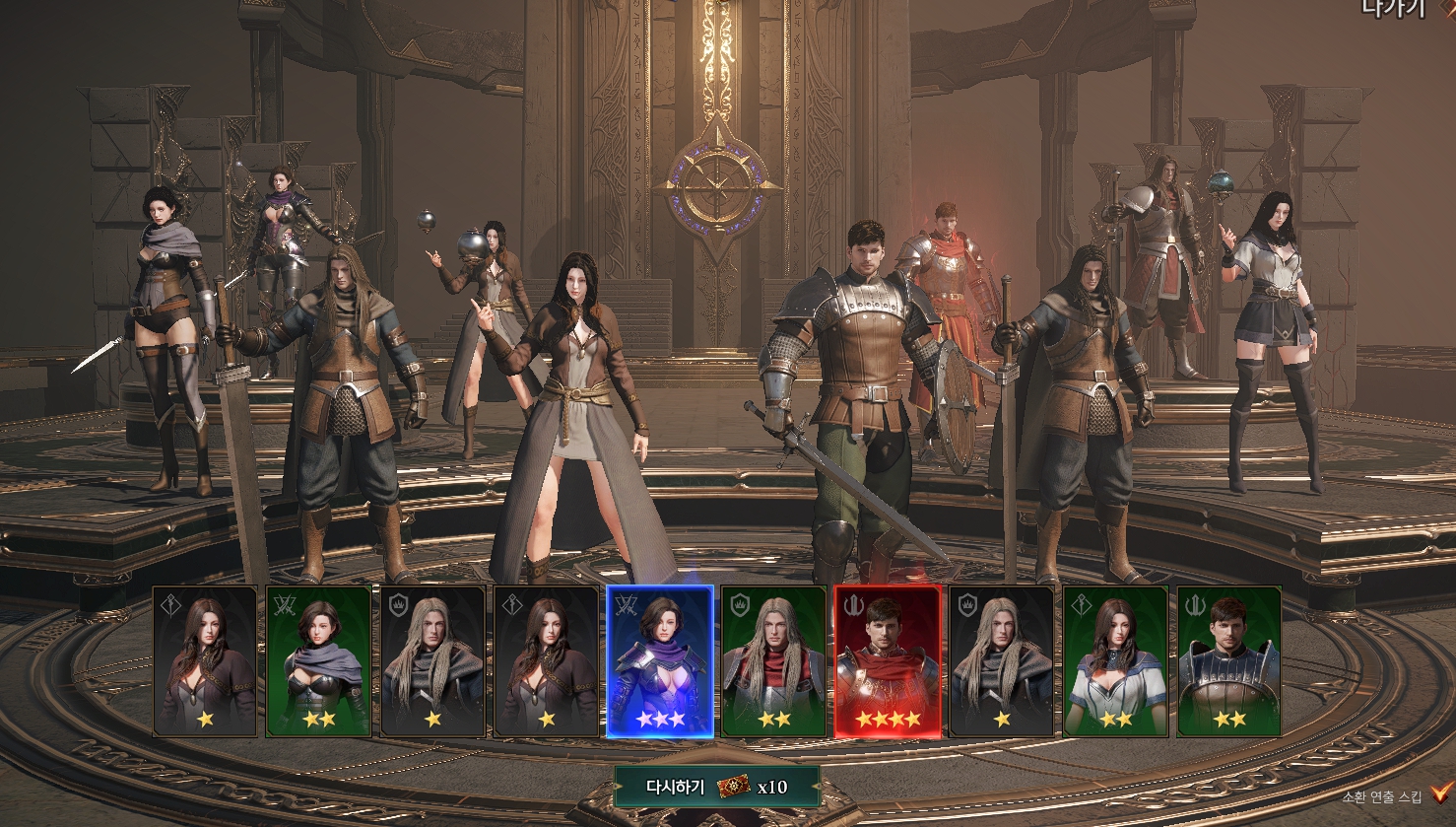
Task: Choose the green card with purple-scarfed woman
Action: (x=318, y=661)
